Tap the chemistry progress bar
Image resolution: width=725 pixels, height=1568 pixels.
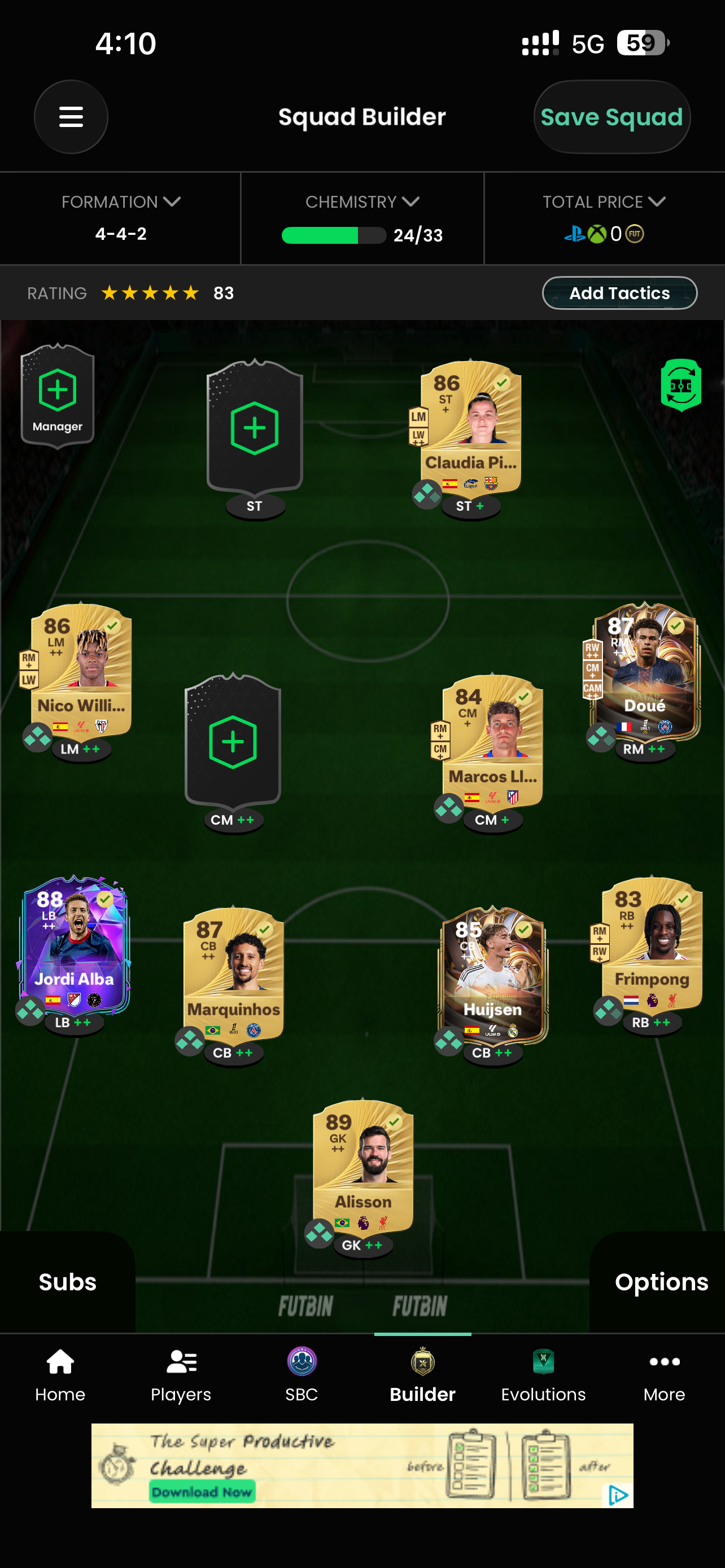point(334,235)
